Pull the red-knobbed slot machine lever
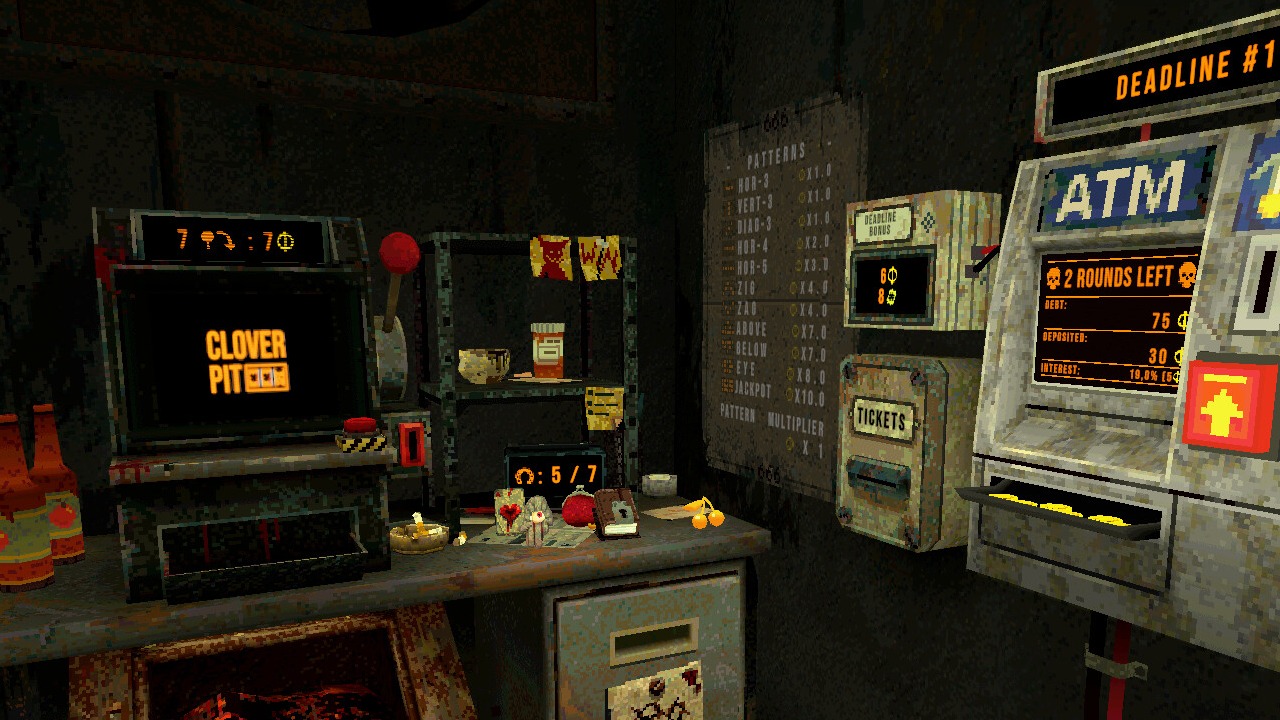1280x720 pixels. [x=398, y=254]
